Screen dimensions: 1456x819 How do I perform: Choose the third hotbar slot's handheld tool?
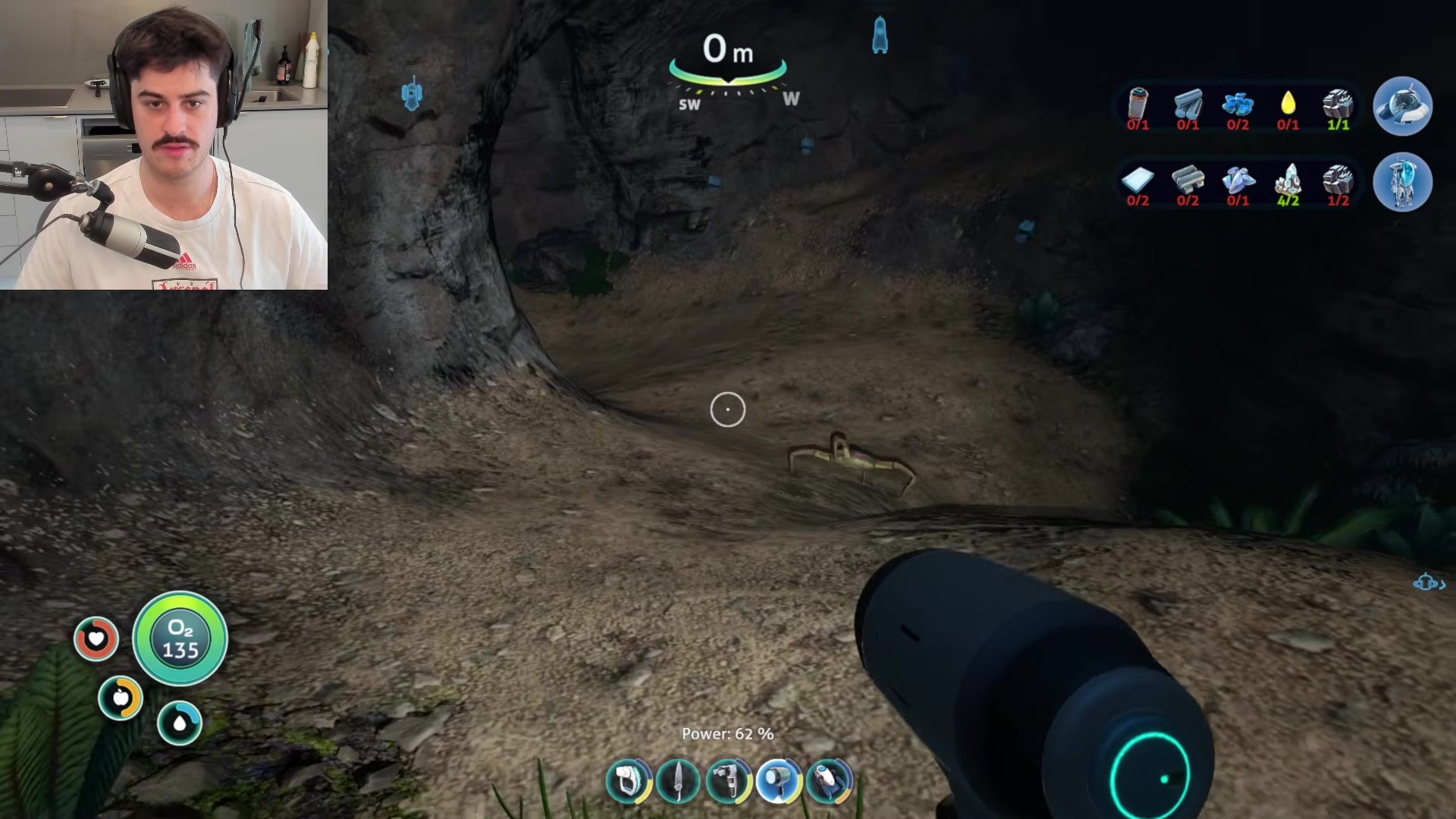[728, 780]
